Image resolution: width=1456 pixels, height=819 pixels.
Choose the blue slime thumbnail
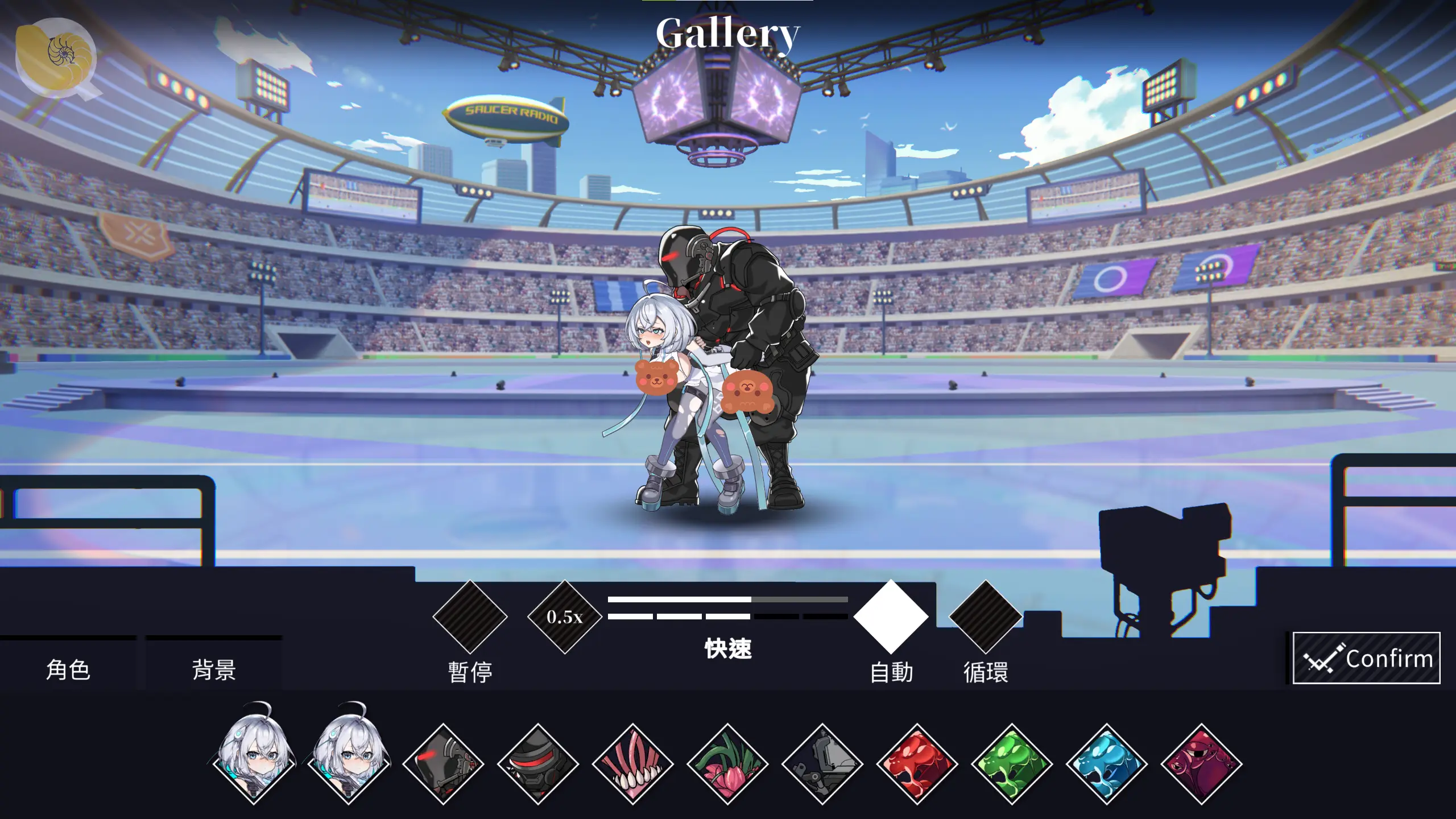click(1107, 764)
